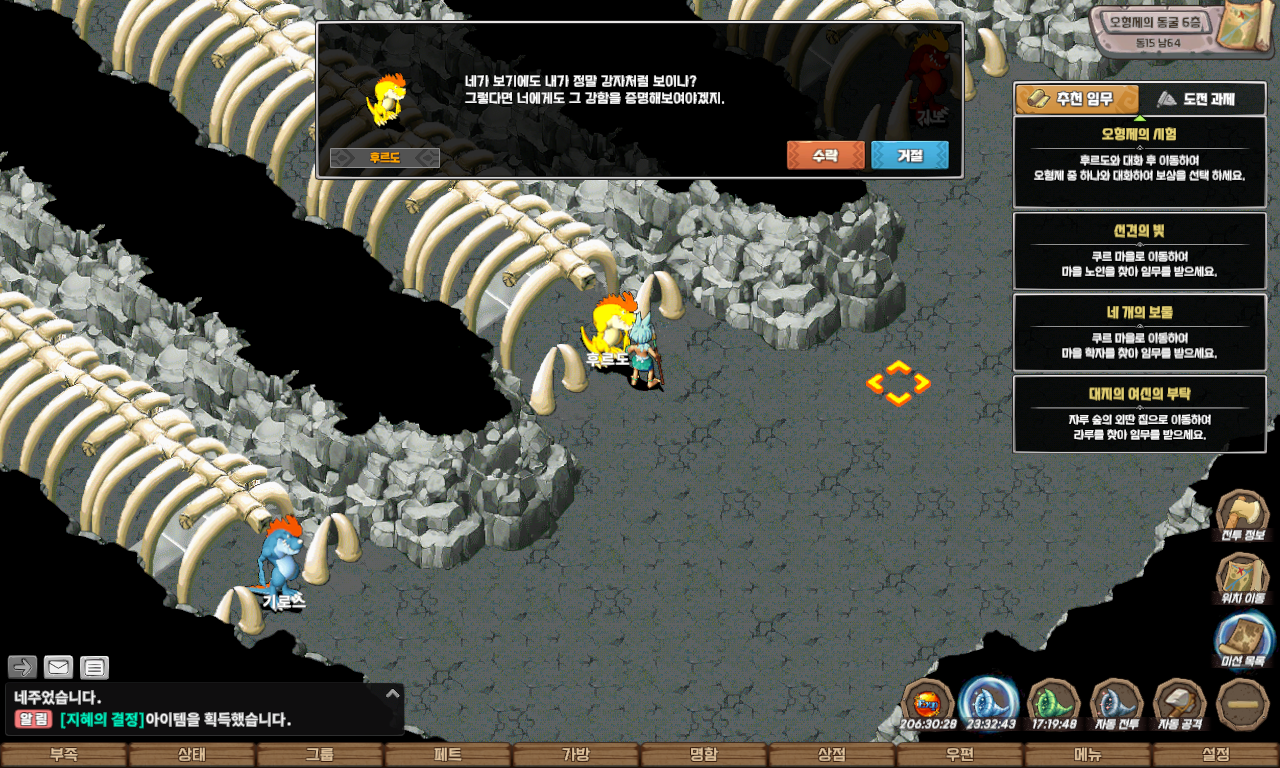
Task: Toggle 자동 전투 auto-battle icon
Action: [1116, 704]
